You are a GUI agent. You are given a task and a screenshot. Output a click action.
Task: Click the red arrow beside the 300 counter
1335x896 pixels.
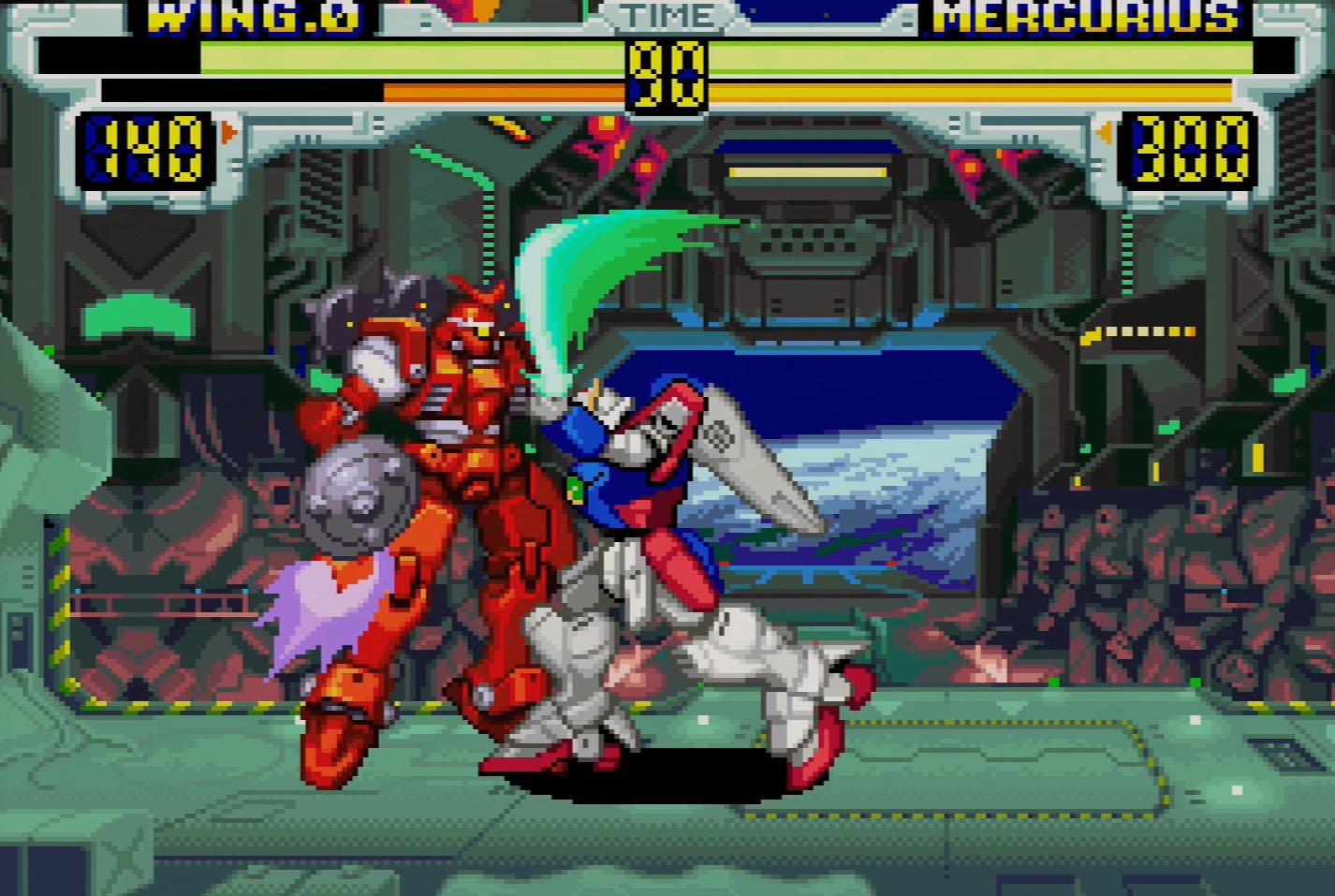pos(1105,132)
